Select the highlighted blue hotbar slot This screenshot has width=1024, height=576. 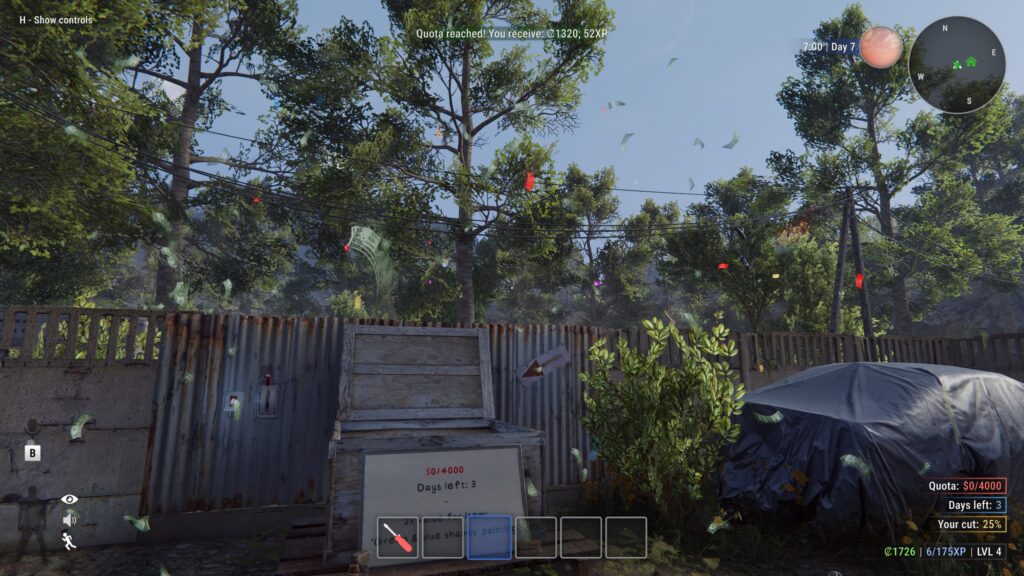tap(490, 538)
